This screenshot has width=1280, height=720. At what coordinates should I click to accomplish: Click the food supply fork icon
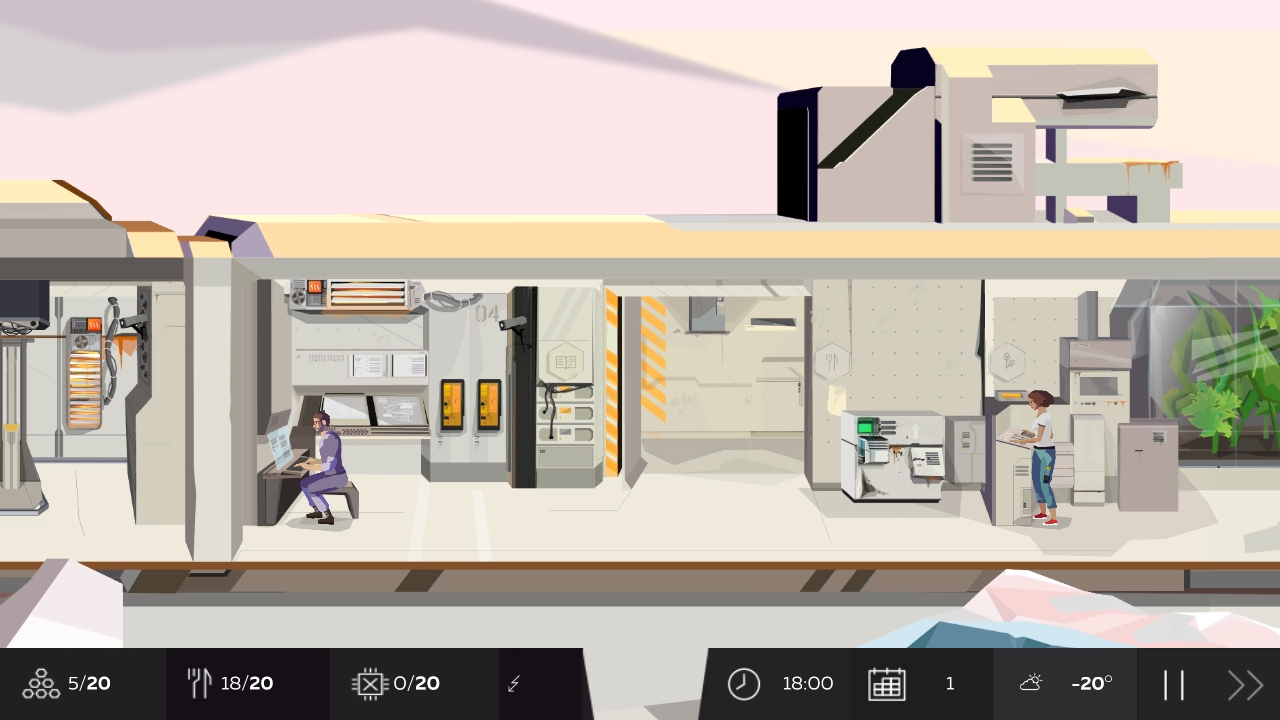pyautogui.click(x=199, y=683)
